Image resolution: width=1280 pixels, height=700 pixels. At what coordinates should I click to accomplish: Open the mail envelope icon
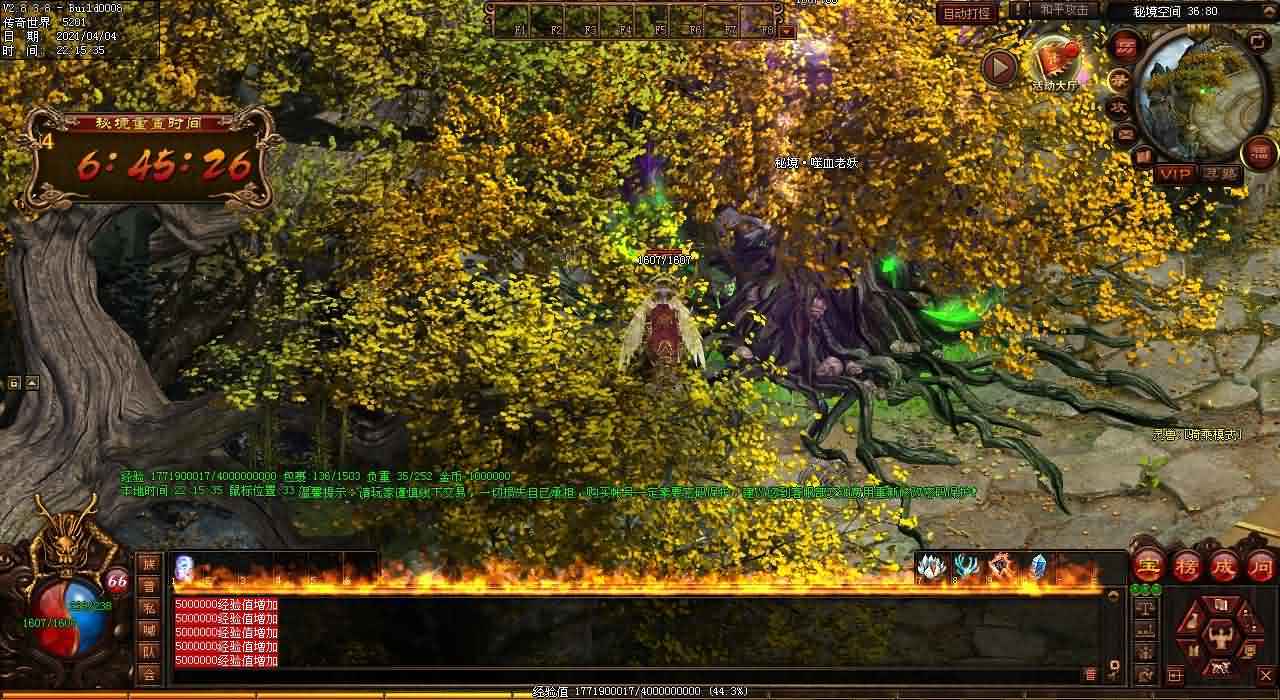click(x=1126, y=133)
